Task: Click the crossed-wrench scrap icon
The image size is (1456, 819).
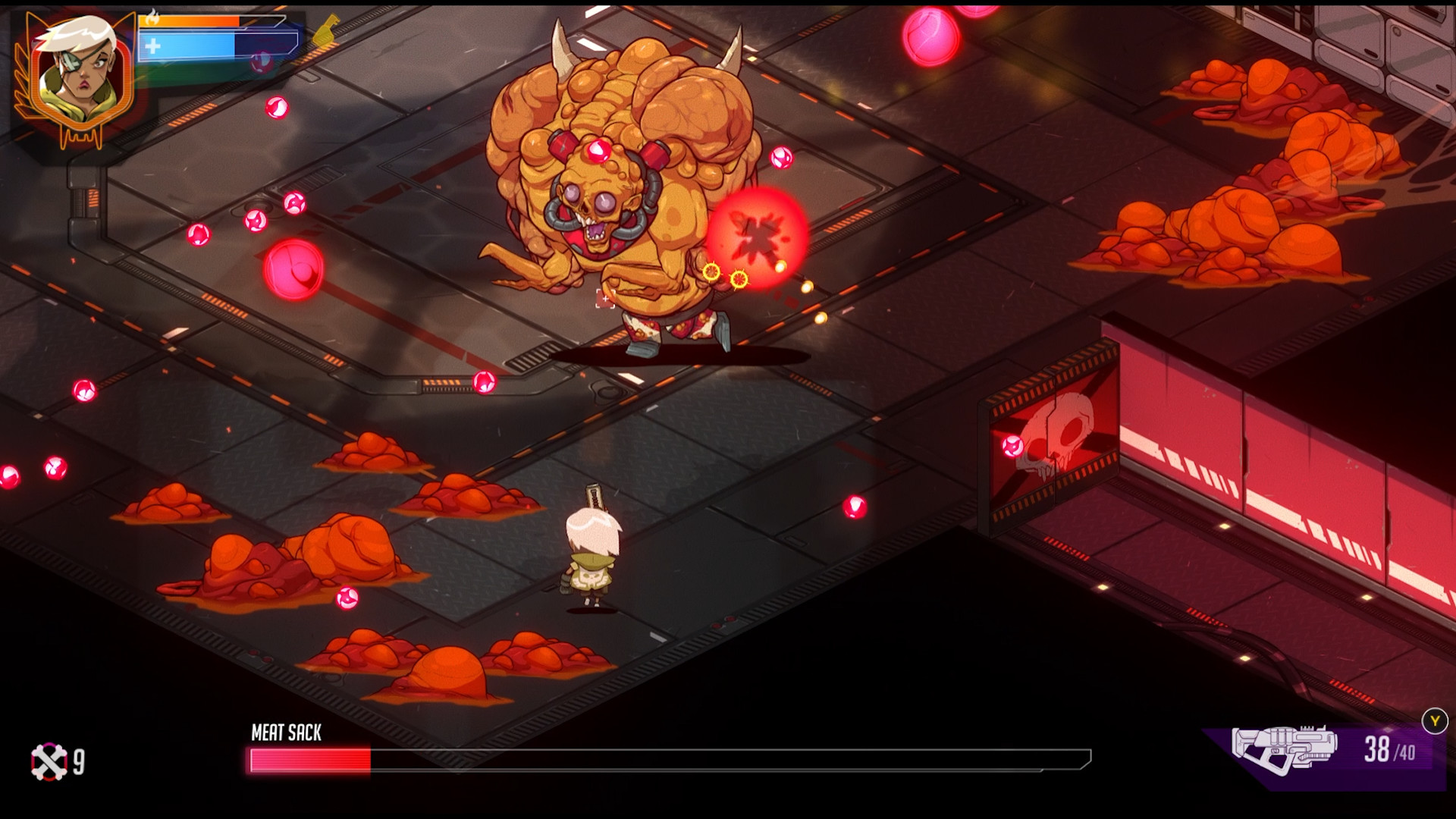Action: 49,761
